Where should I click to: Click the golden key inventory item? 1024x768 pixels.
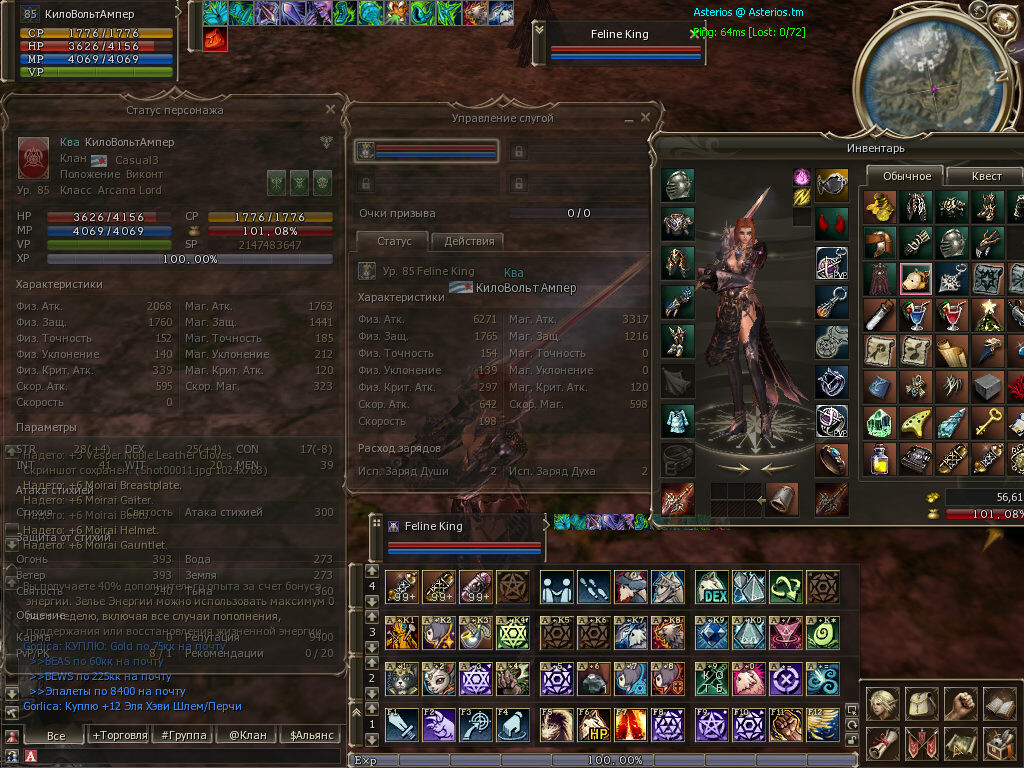(x=986, y=422)
